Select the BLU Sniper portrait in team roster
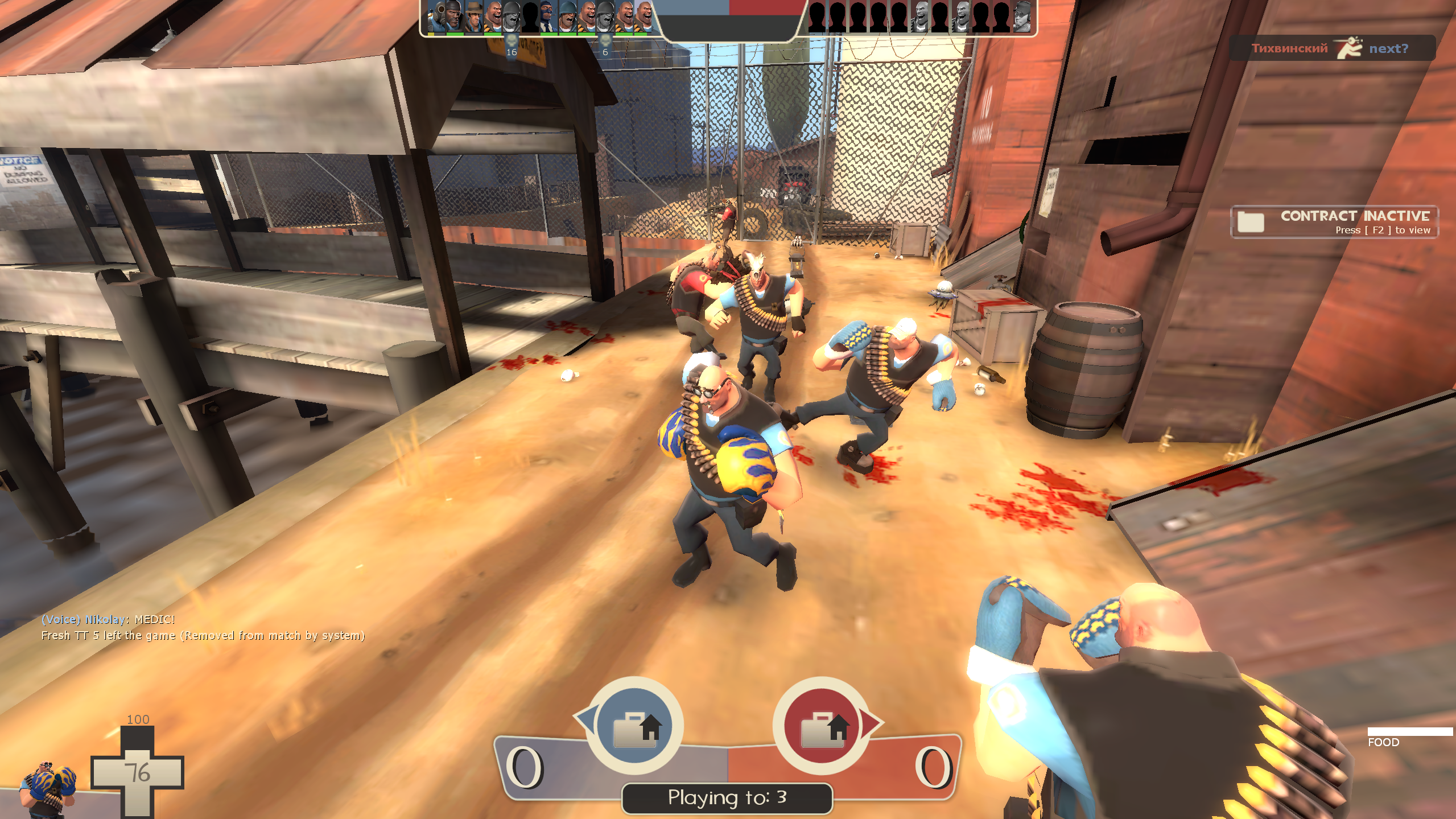 coord(473,17)
